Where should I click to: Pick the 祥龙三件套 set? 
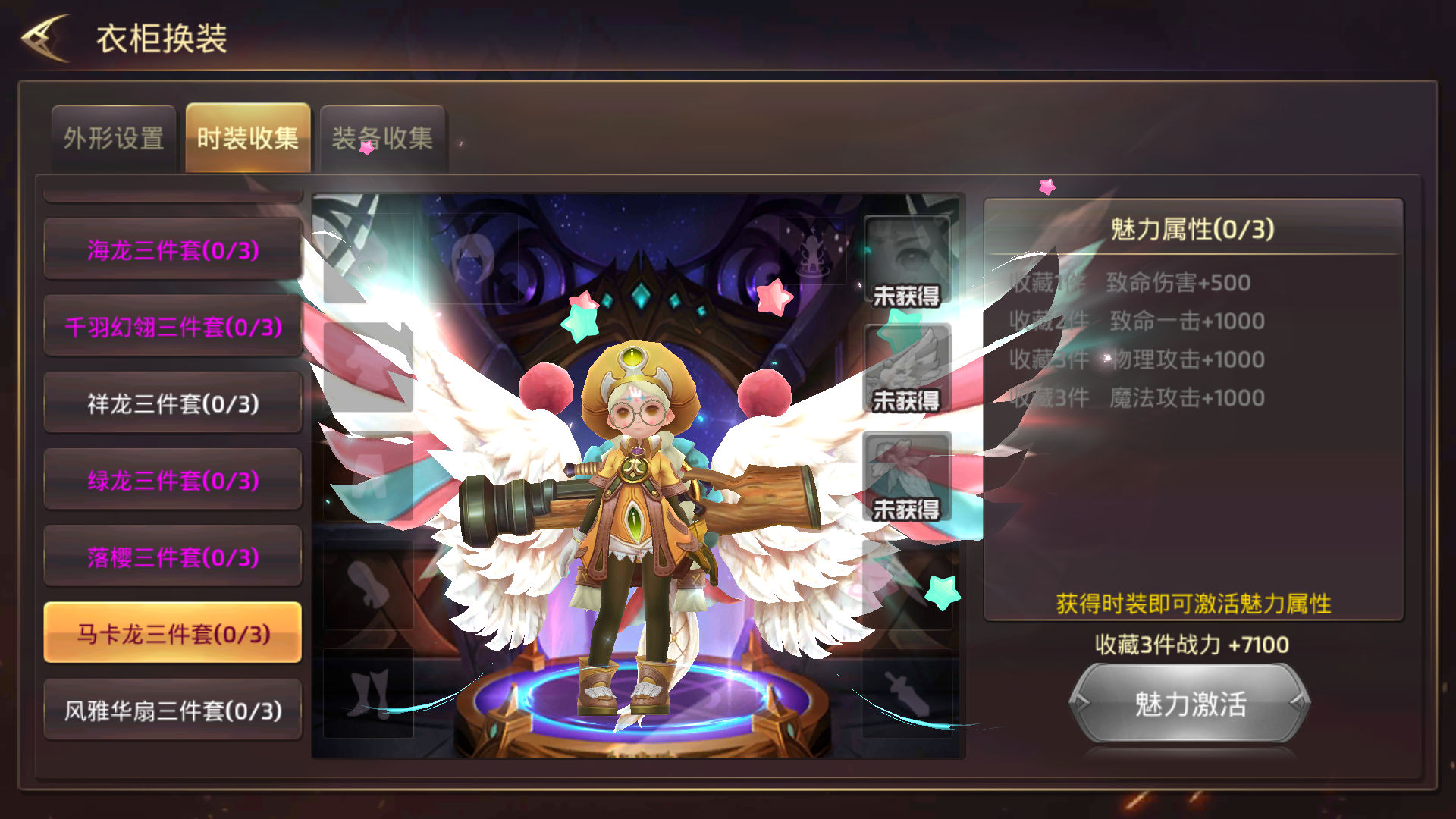click(173, 403)
